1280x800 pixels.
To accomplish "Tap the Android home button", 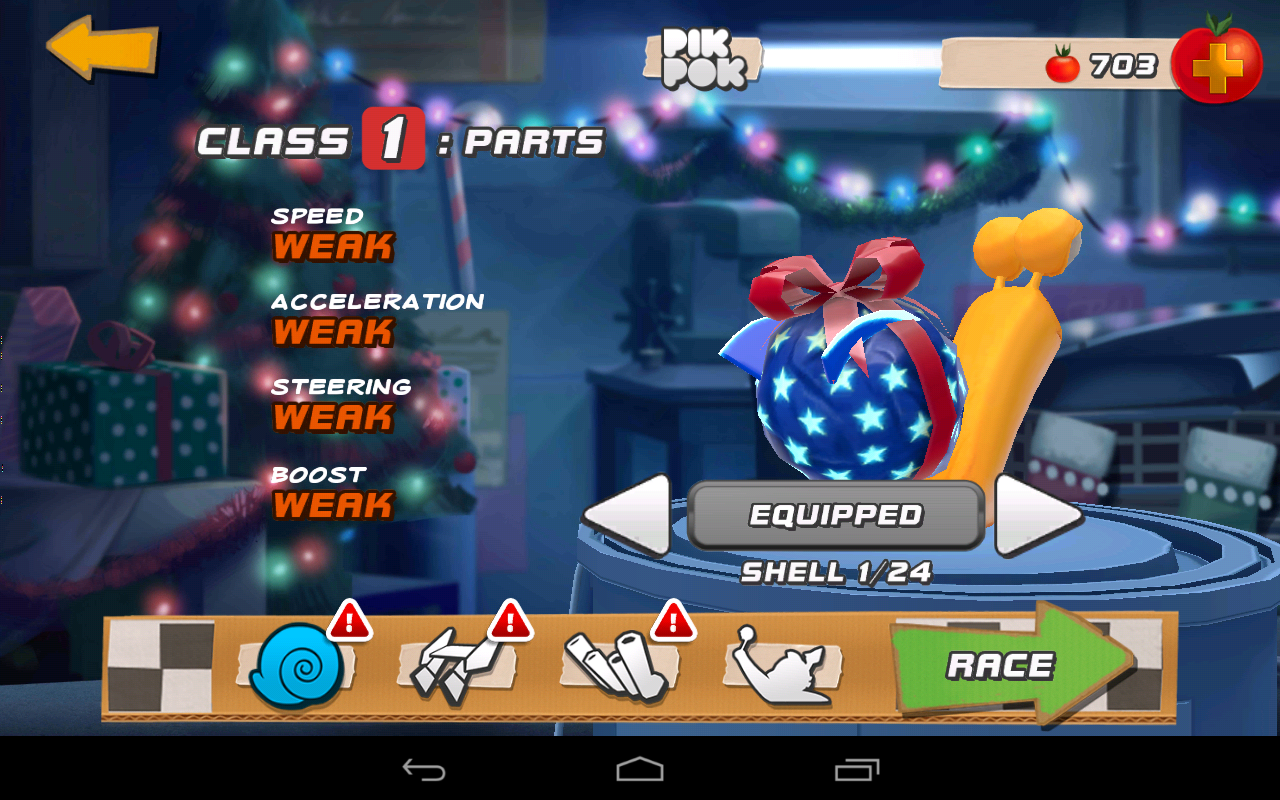I will click(x=639, y=771).
